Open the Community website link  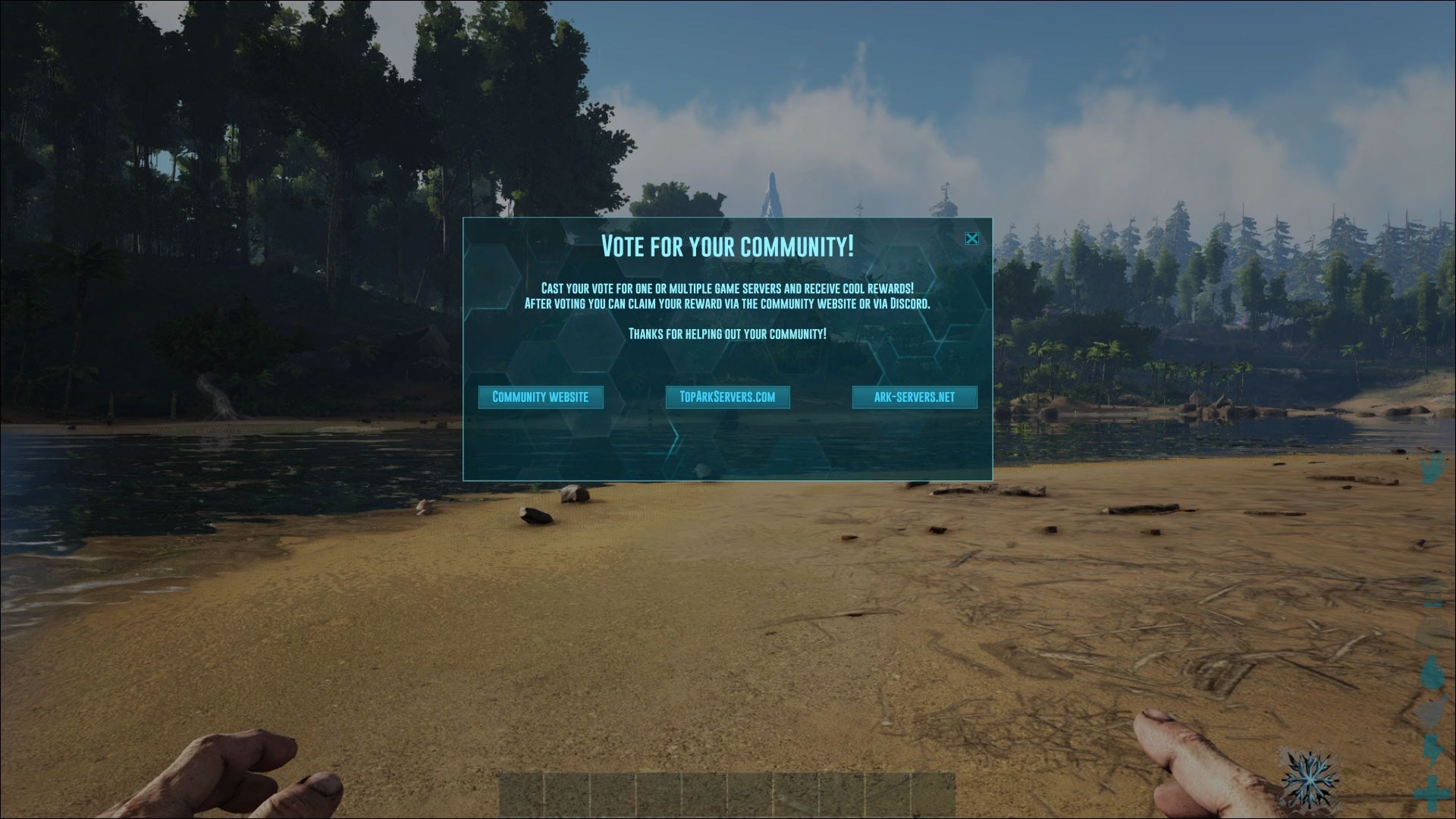point(541,397)
